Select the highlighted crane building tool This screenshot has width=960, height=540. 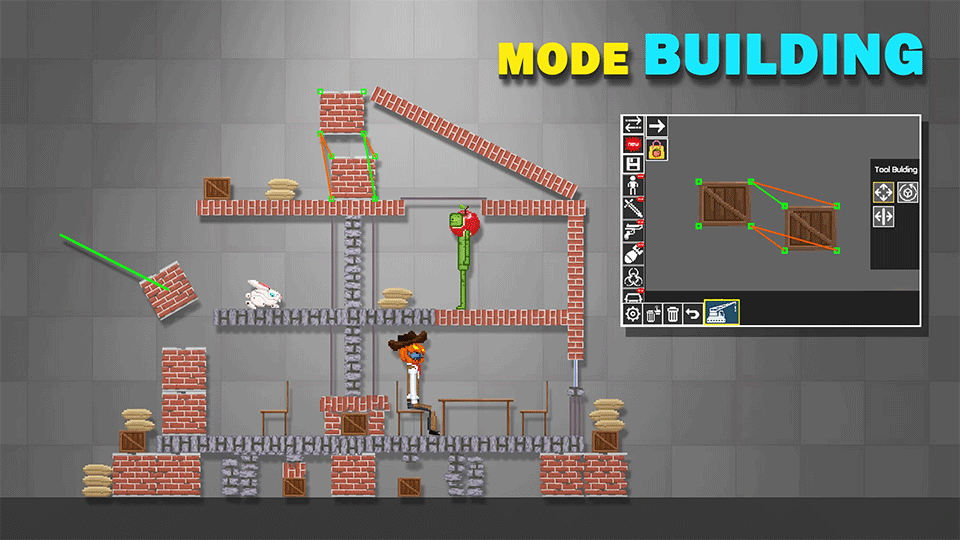pyautogui.click(x=721, y=313)
